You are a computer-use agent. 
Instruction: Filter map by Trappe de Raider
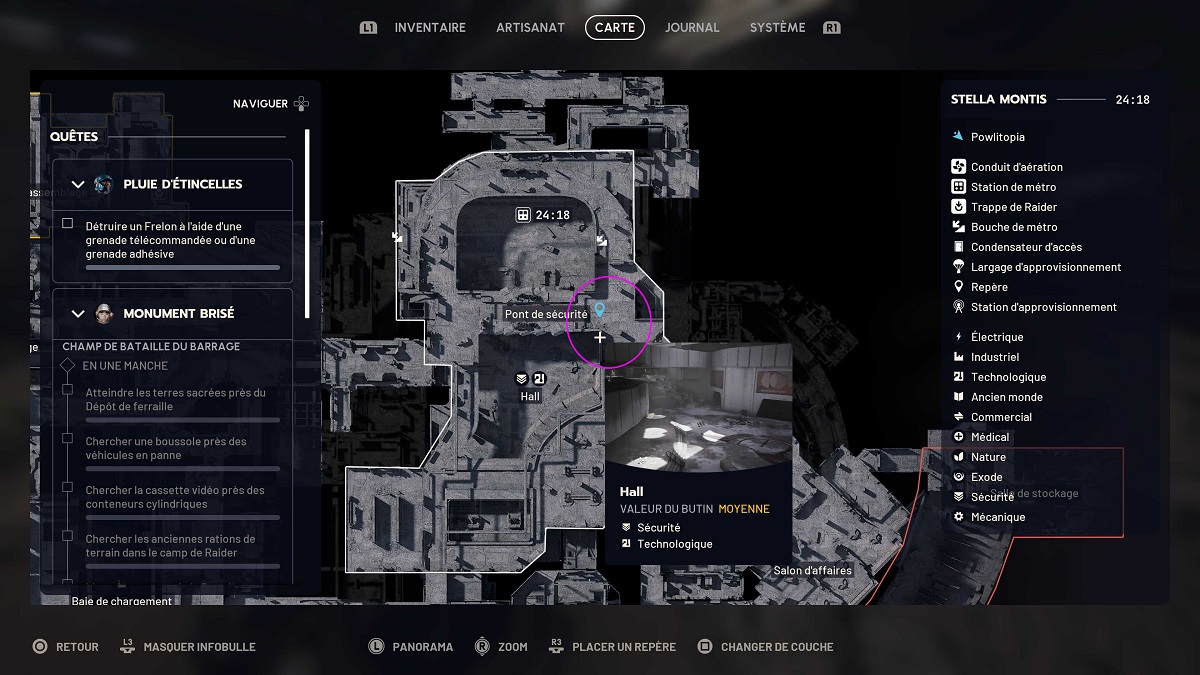point(1013,207)
